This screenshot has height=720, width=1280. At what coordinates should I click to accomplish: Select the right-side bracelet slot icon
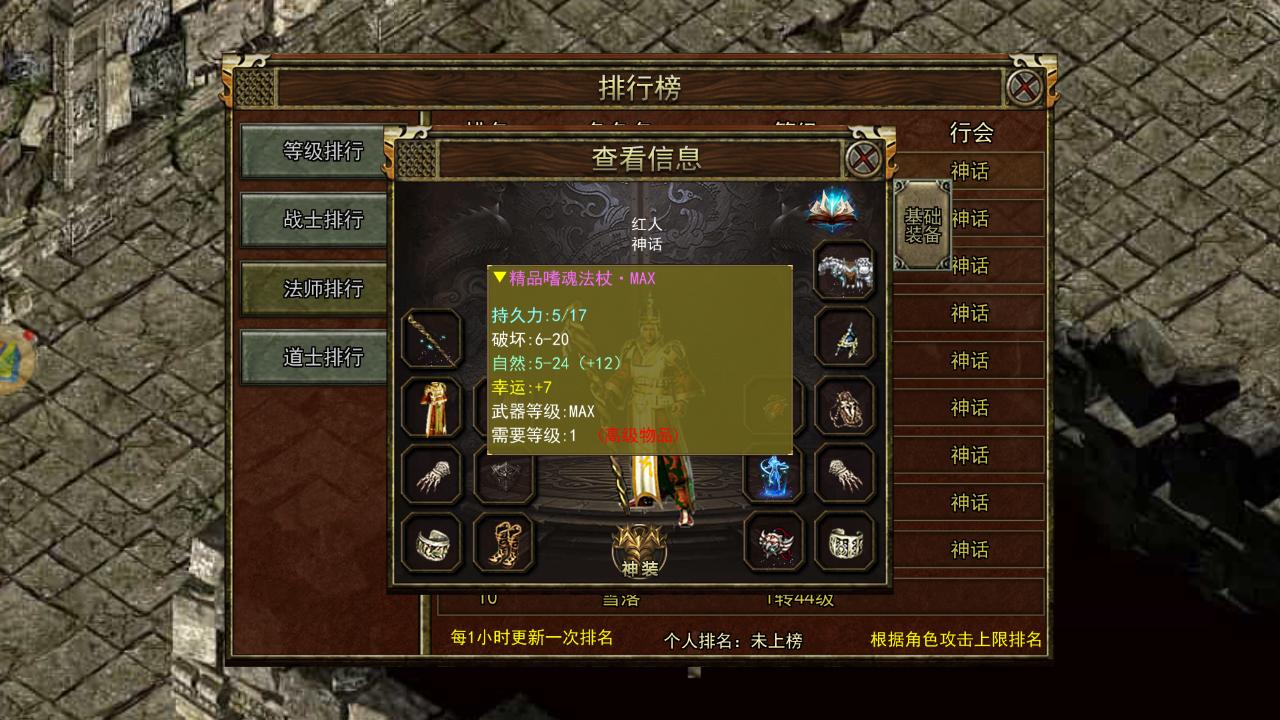coord(845,543)
